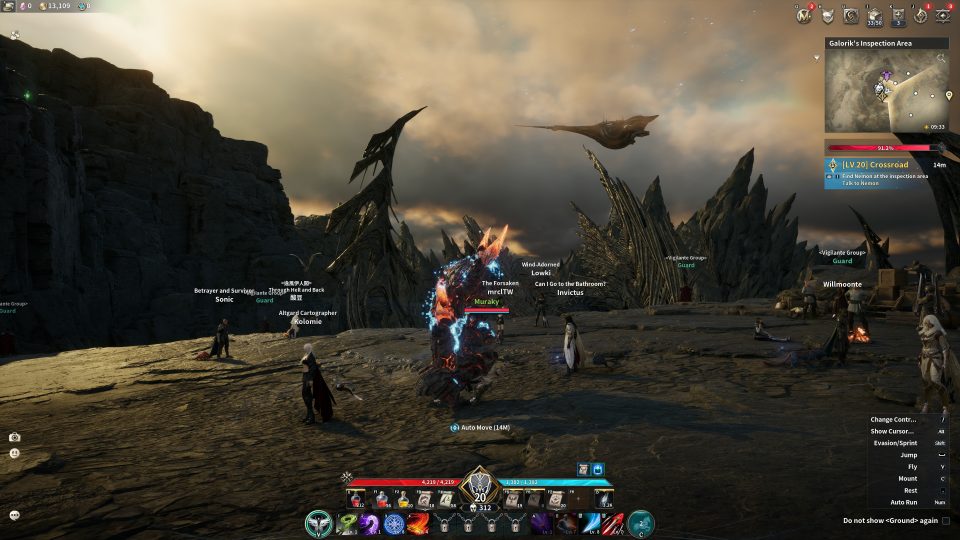Activate the blue rune circle skill

click(x=394, y=523)
